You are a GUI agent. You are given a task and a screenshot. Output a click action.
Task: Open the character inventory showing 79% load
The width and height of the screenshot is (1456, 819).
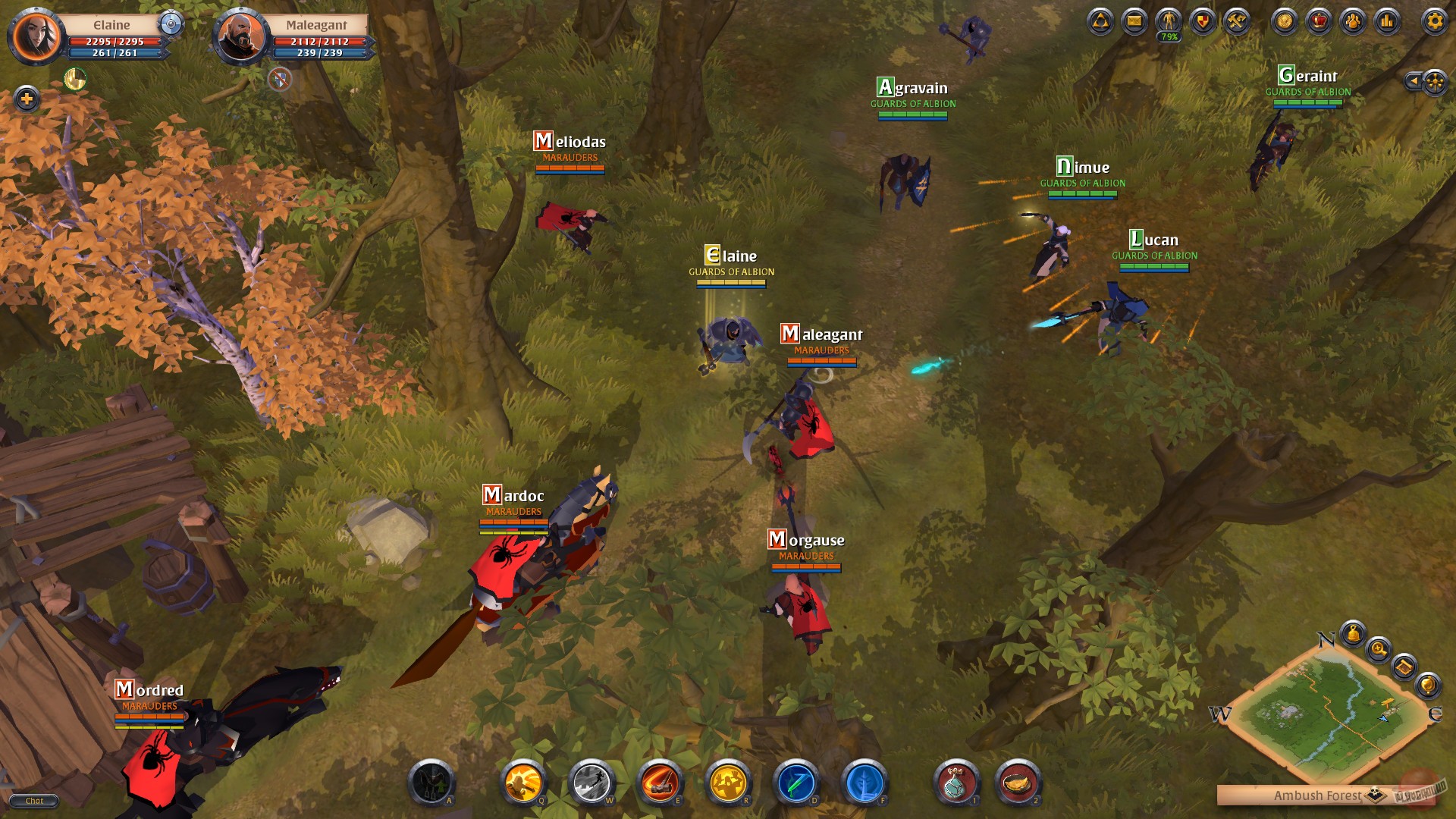[1168, 22]
